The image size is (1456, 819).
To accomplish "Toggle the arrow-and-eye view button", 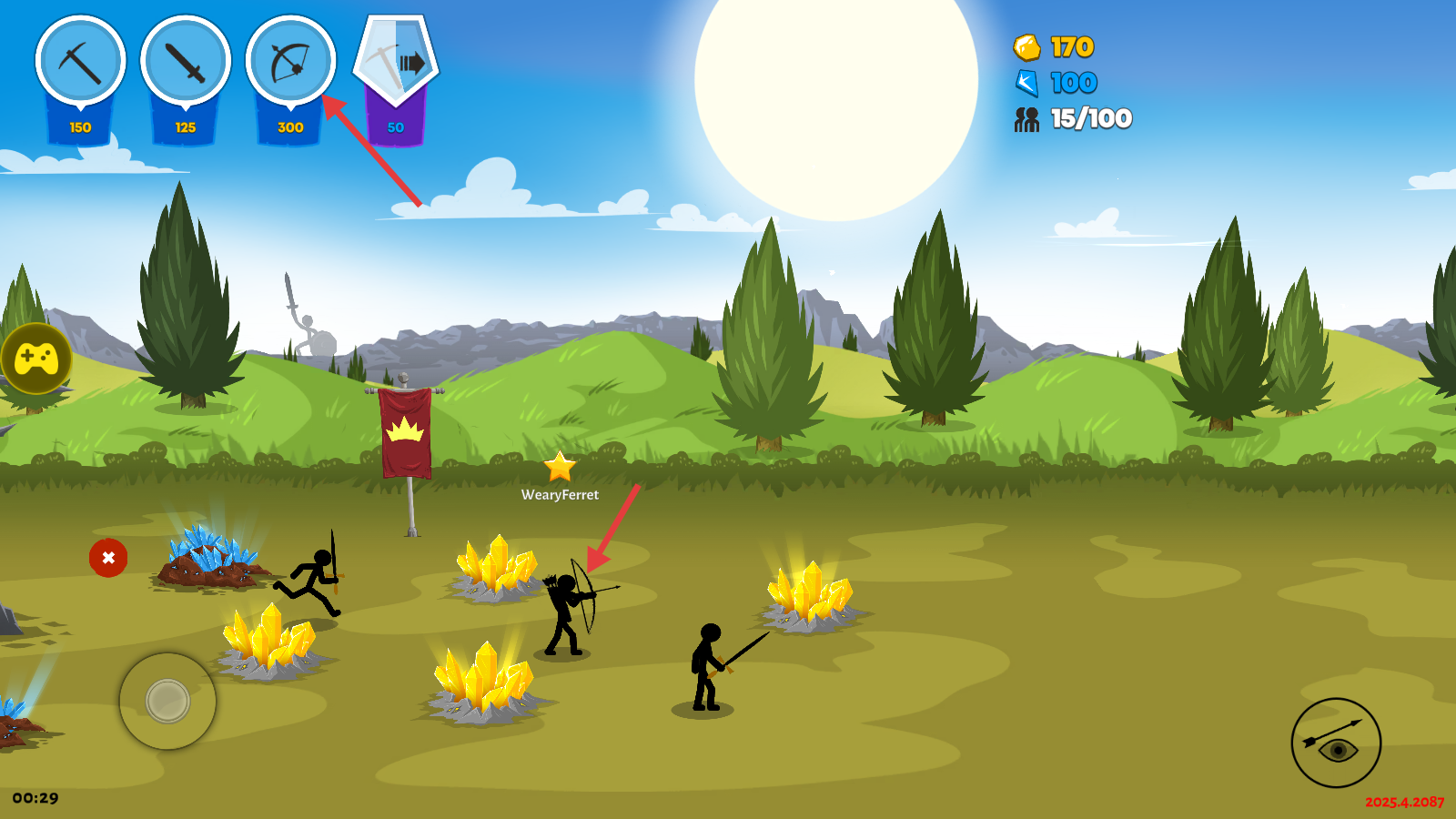I will [1336, 743].
